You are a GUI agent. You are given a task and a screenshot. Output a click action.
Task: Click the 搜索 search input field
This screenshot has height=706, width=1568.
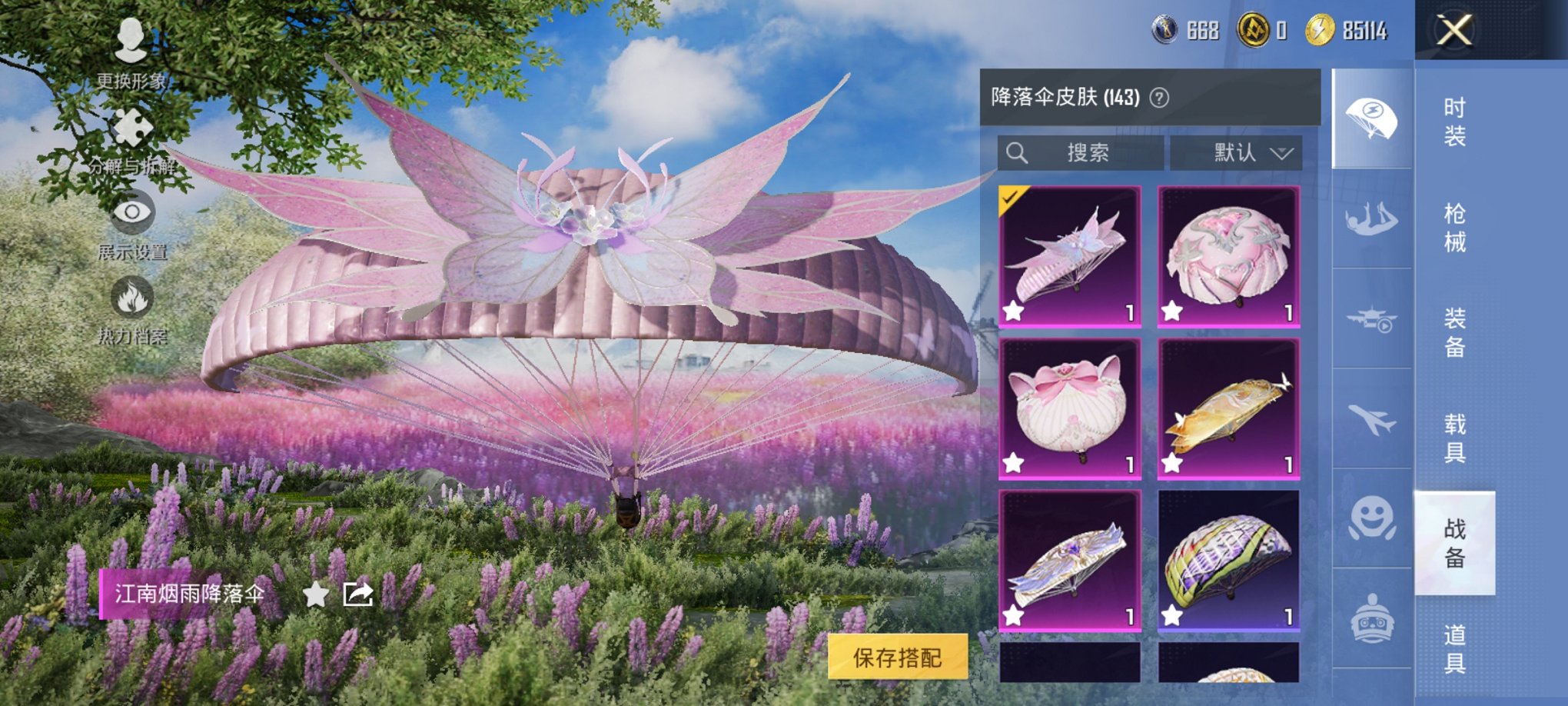1084,152
